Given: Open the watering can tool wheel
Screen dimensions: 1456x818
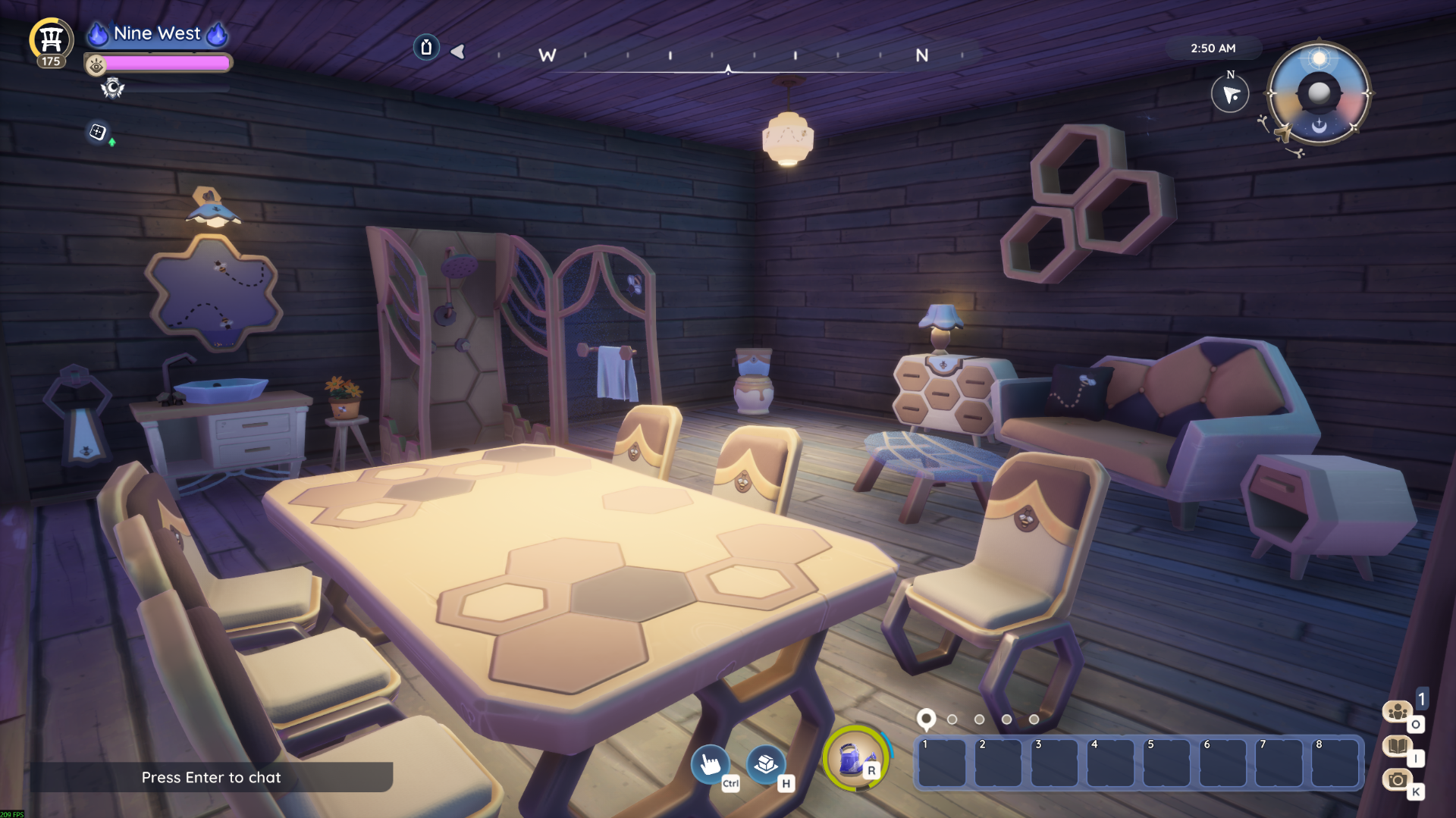Looking at the screenshot, I should 855,757.
